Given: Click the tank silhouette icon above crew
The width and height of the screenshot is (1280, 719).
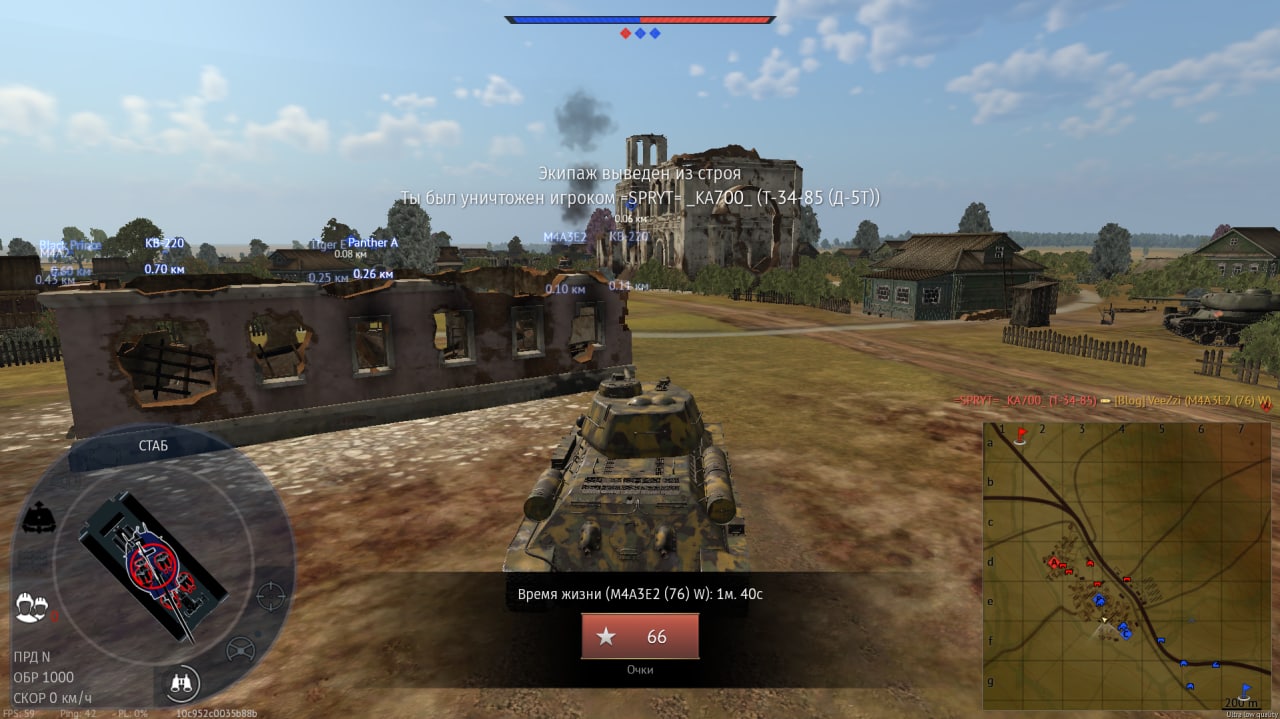Looking at the screenshot, I should coord(38,519).
